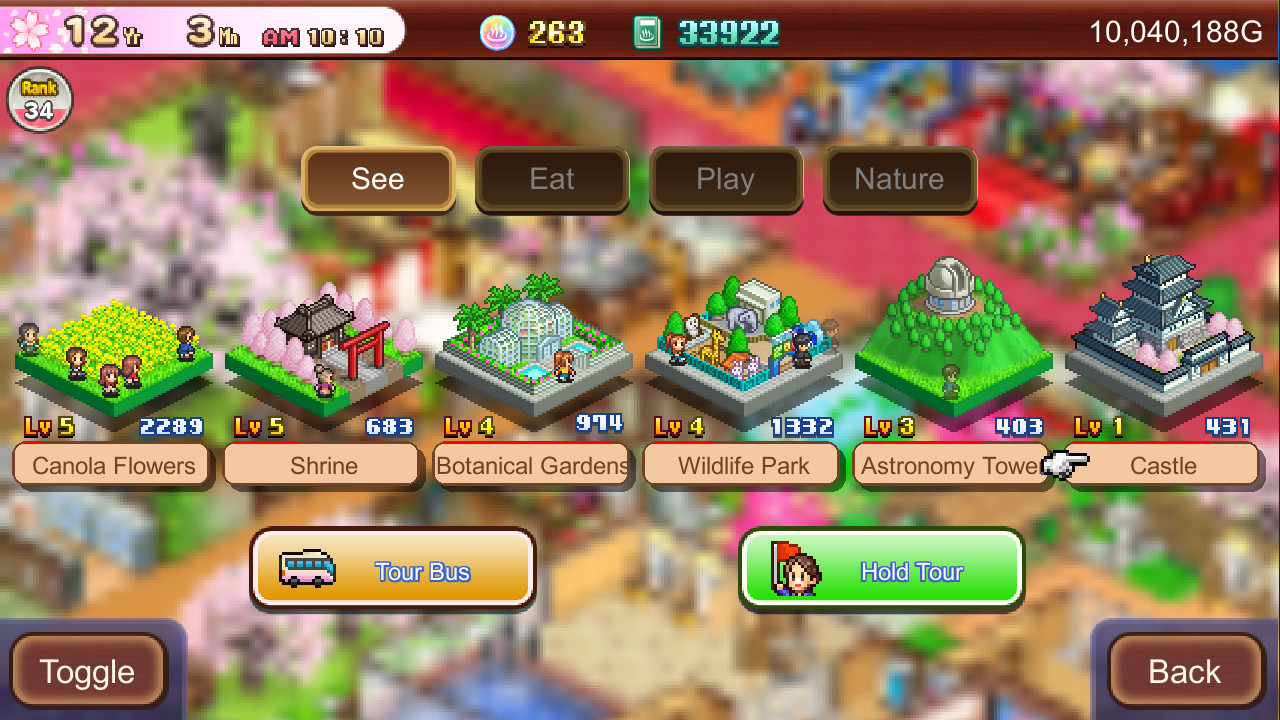Image resolution: width=1280 pixels, height=720 pixels.
Task: Click the Toggle button
Action: pyautogui.click(x=87, y=671)
